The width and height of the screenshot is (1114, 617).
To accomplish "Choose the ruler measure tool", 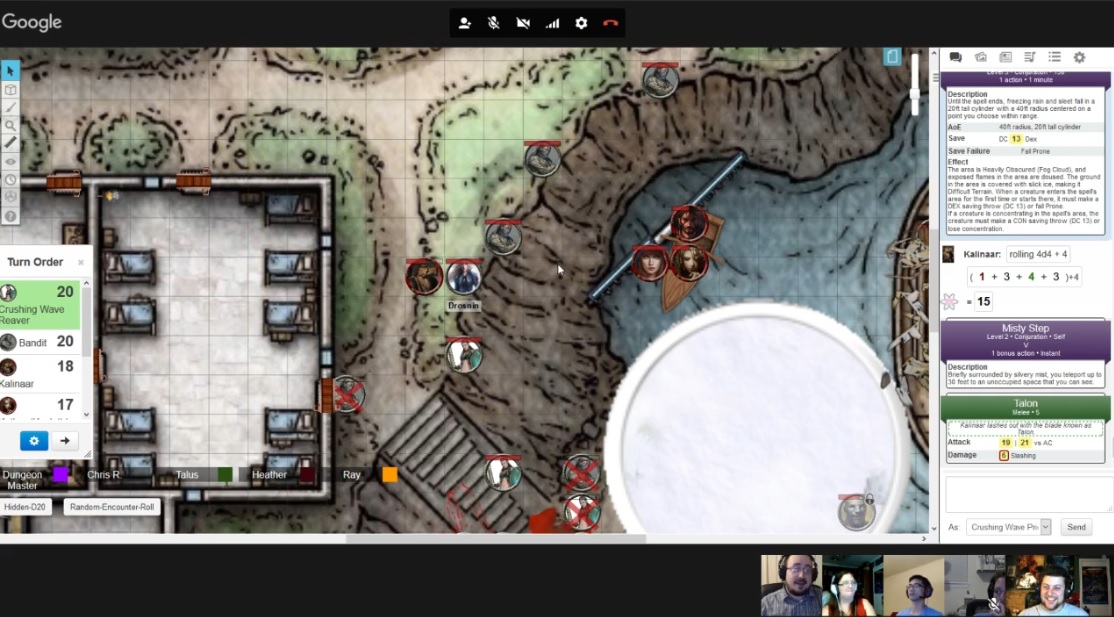I will 10,143.
